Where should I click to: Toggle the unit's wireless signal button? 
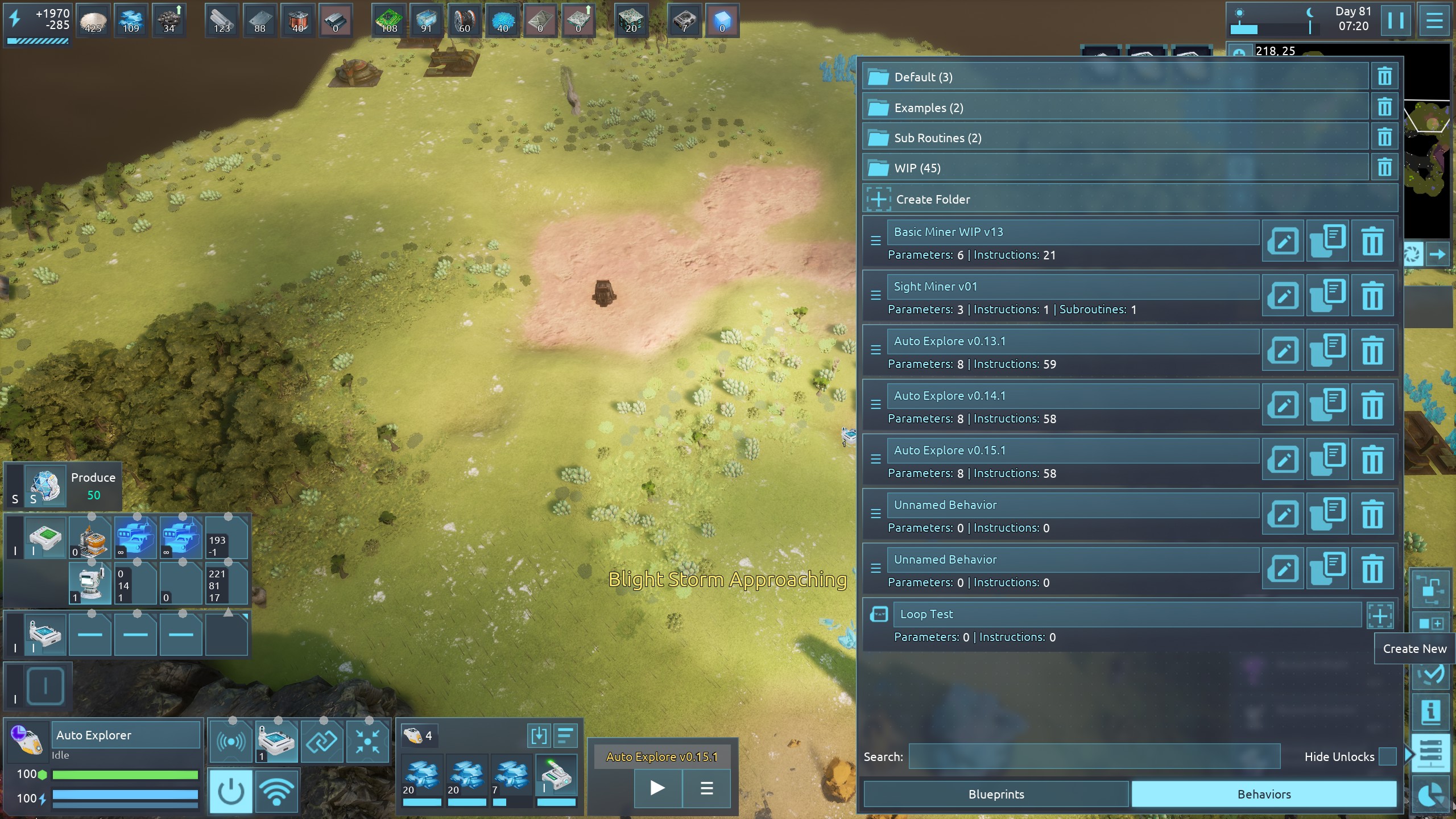[x=276, y=791]
